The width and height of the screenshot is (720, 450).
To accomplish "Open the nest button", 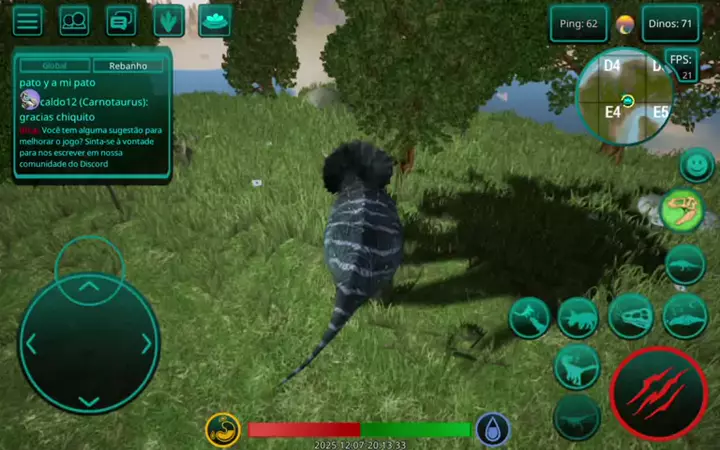I will point(215,20).
